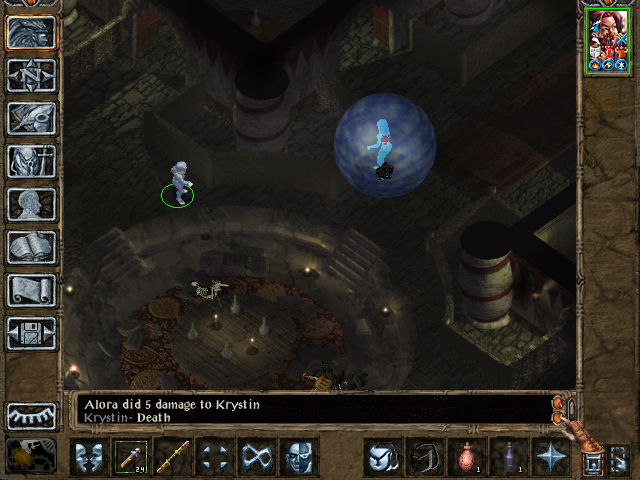
Task: Open the area map
Action: 32,75
